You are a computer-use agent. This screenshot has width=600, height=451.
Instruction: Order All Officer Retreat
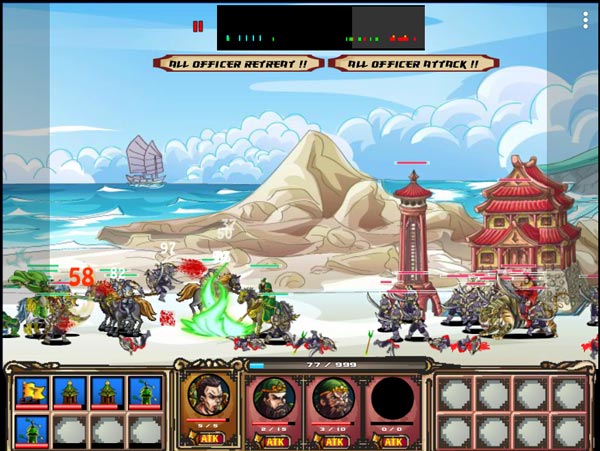tap(238, 63)
